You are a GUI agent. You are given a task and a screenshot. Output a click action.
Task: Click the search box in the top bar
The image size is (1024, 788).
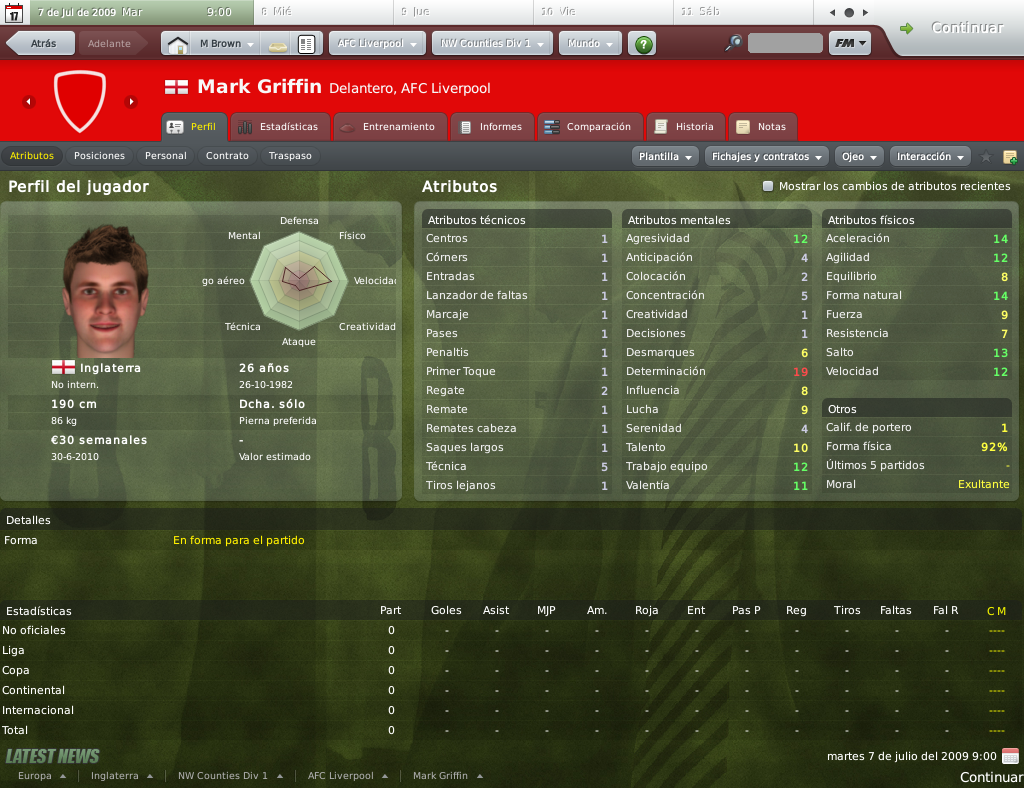tap(784, 44)
